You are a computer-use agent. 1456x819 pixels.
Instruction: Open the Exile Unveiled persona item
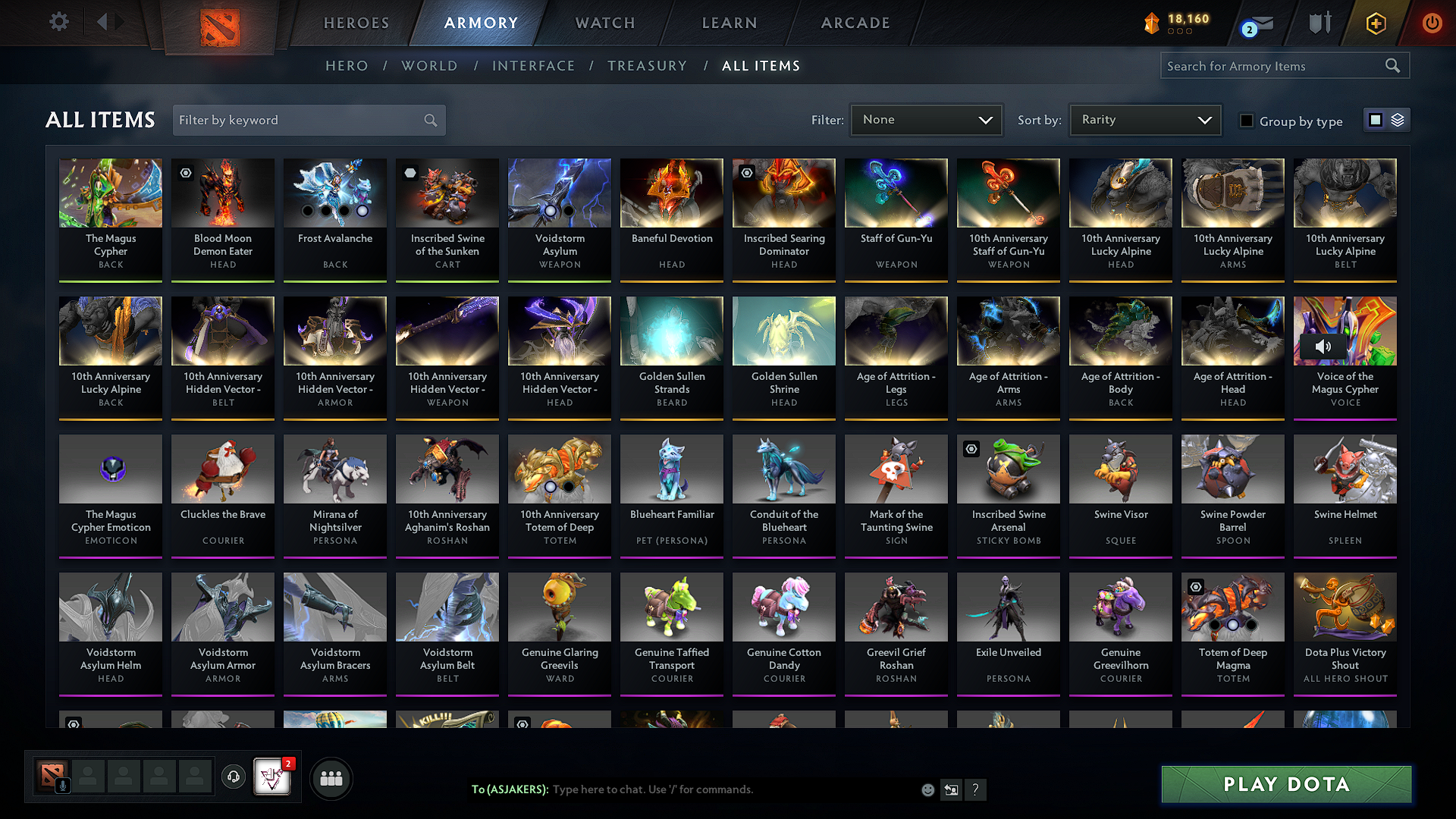tap(1009, 630)
